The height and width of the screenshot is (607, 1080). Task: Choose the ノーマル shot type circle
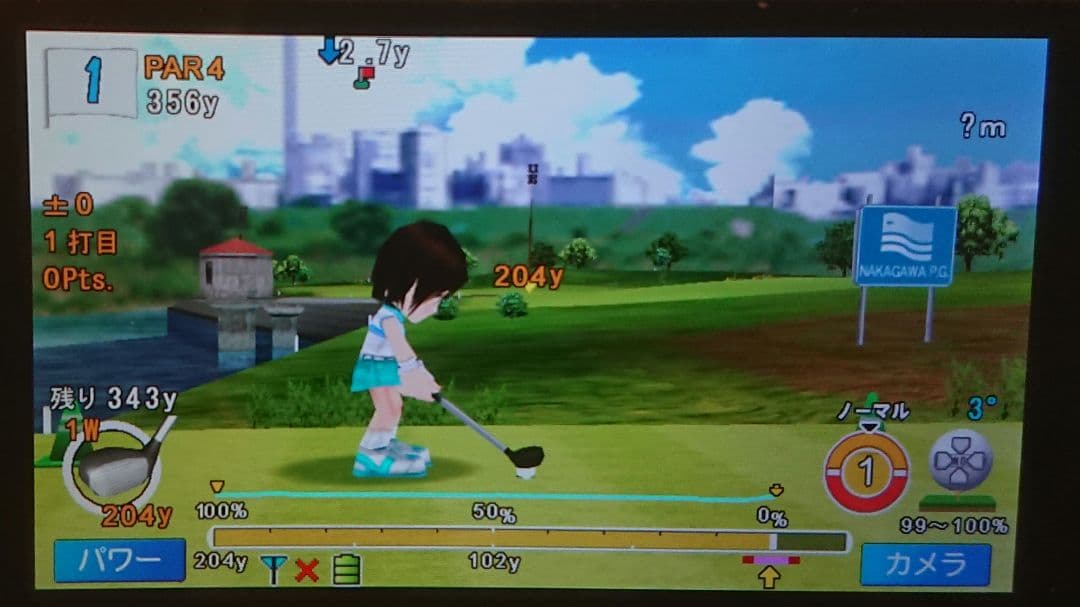pyautogui.click(x=866, y=470)
